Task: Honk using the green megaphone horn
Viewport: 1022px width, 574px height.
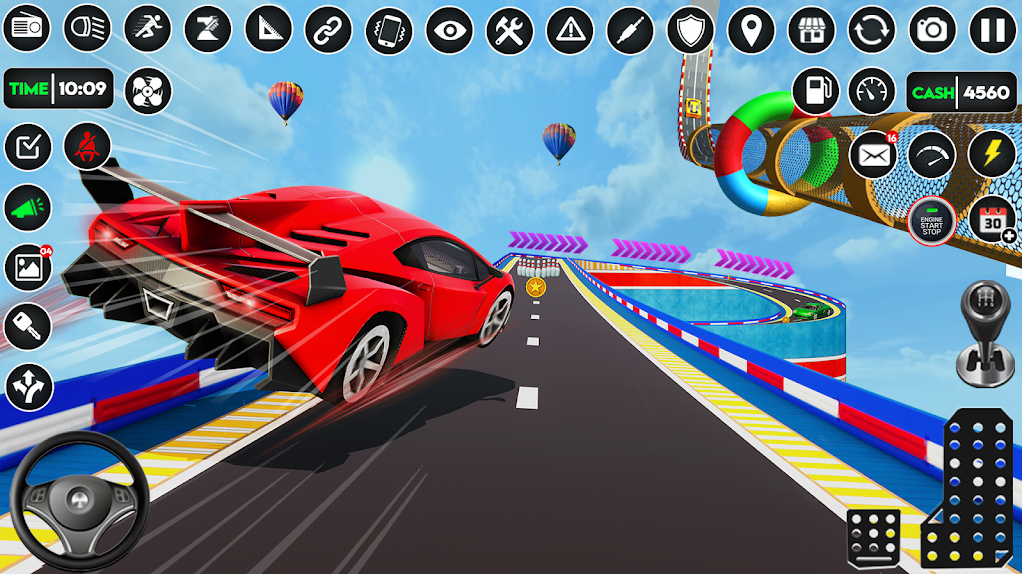Action: pos(28,208)
